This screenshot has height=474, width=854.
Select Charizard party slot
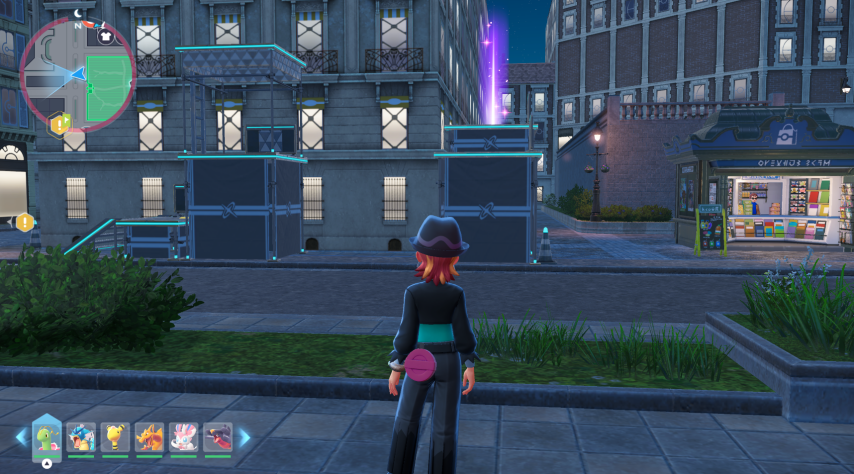click(x=150, y=437)
